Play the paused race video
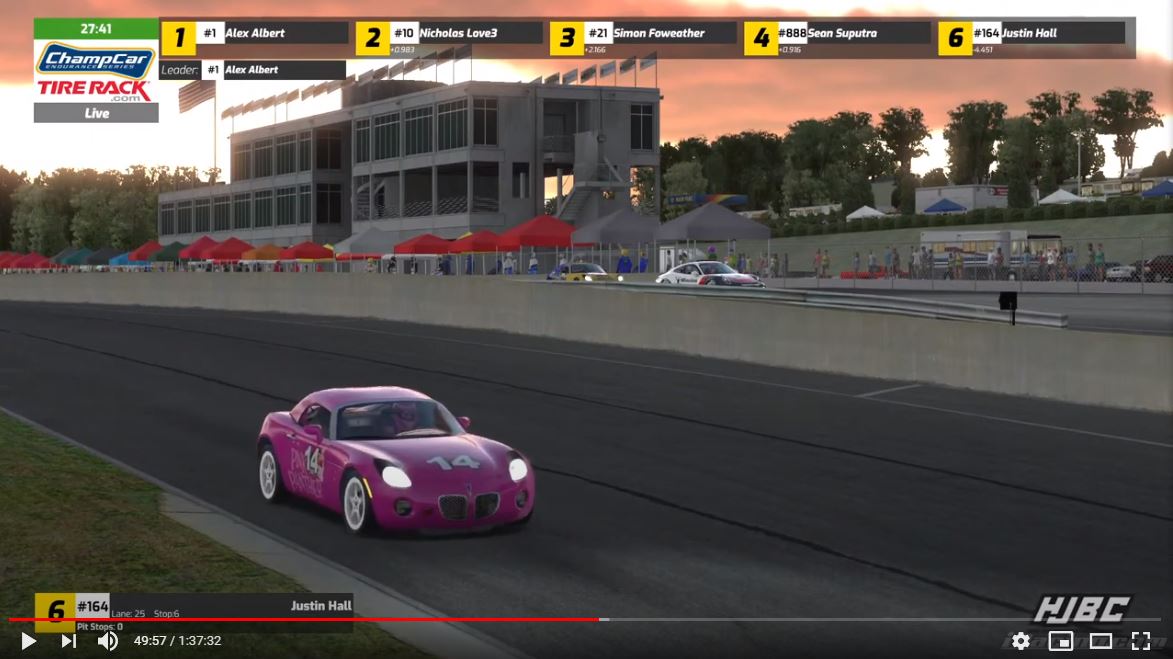Screen dimensions: 1173x659 point(29,641)
